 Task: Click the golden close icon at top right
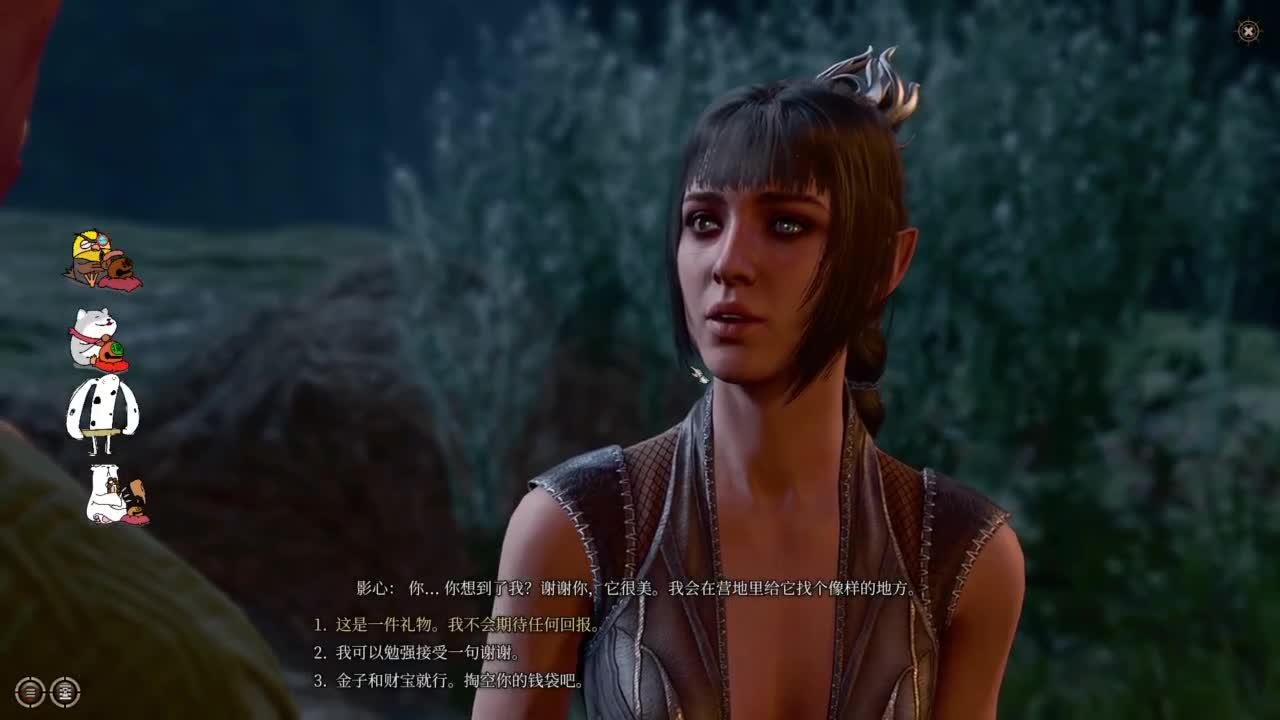click(x=1247, y=33)
